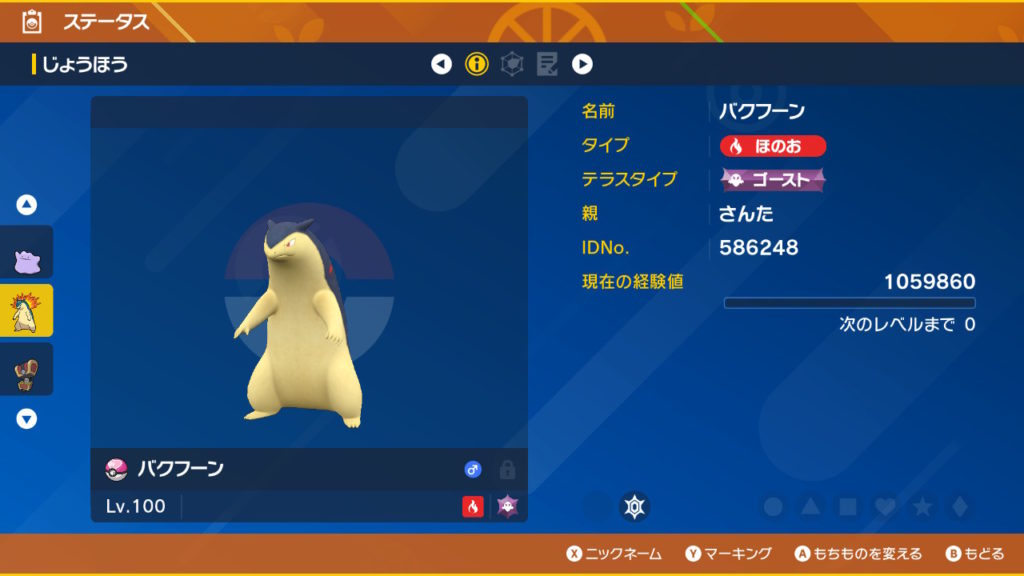Toggle the square marking
This screenshot has width=1024, height=576.
point(848,507)
